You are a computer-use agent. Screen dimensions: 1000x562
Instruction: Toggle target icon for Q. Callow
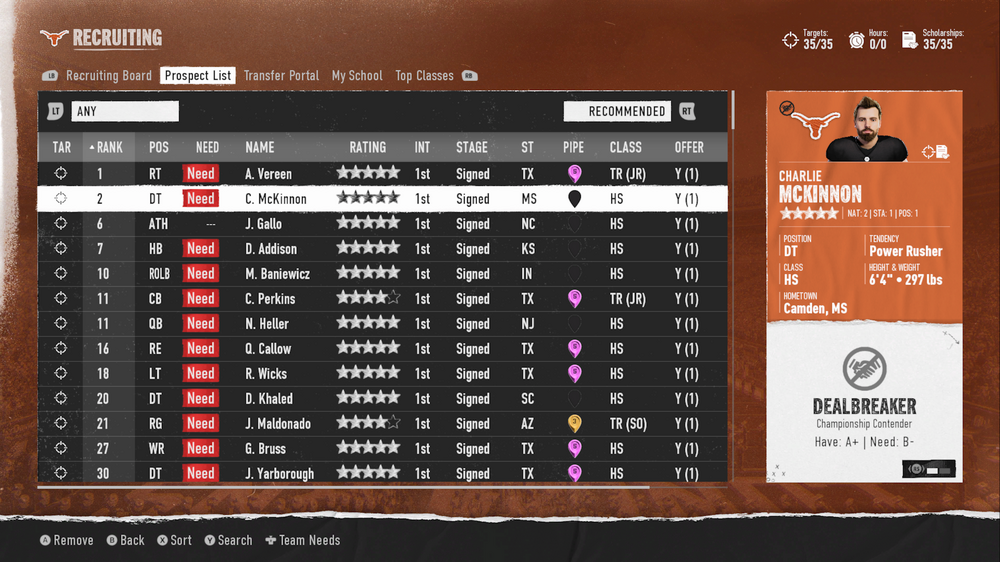[61, 349]
